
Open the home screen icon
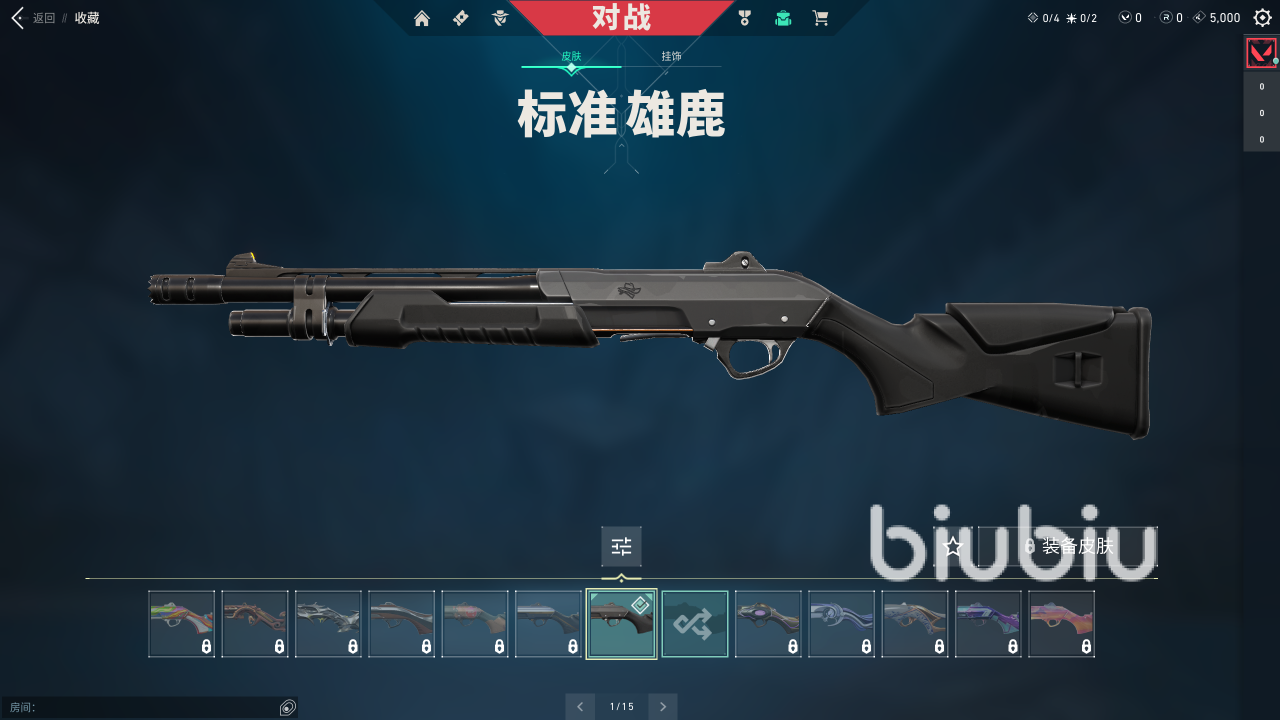(421, 18)
